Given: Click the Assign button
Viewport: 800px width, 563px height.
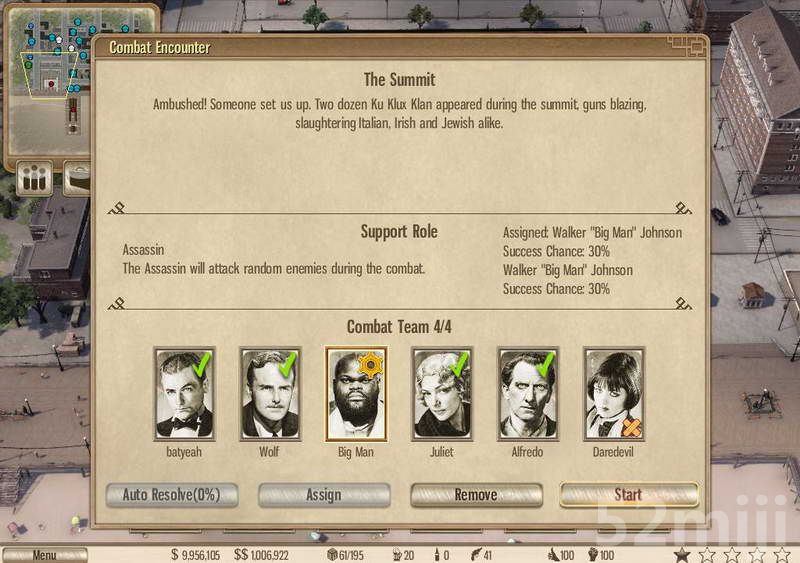Looking at the screenshot, I should 324,495.
